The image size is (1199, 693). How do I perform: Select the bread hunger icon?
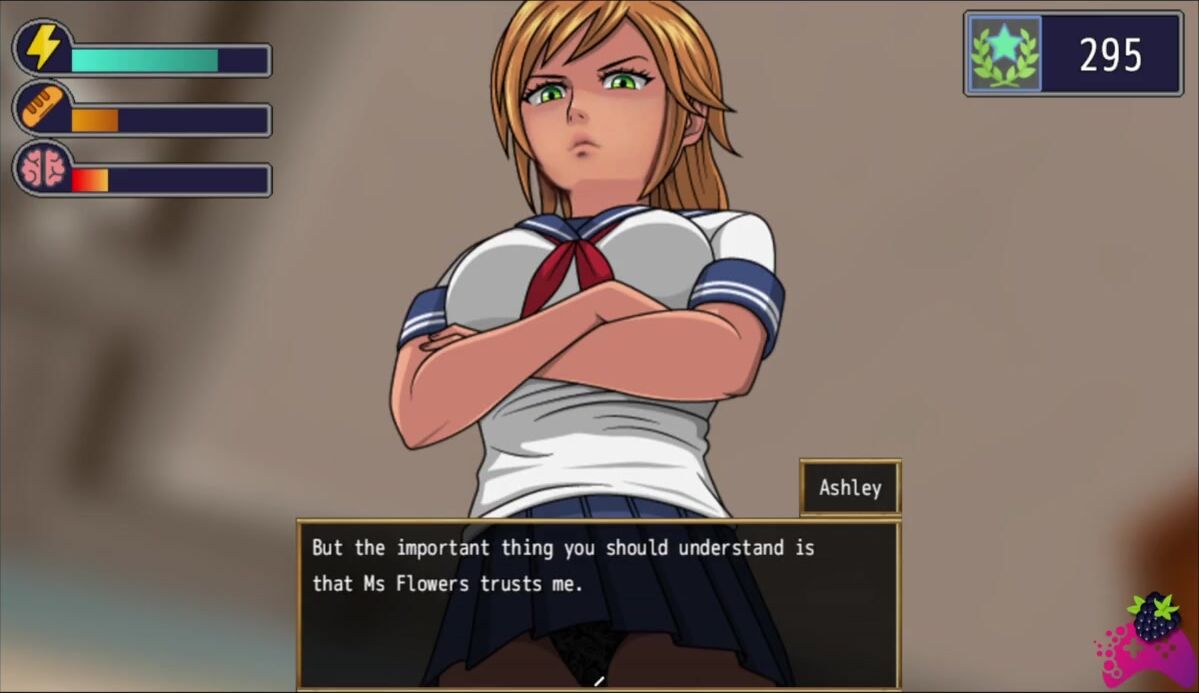tap(42, 108)
